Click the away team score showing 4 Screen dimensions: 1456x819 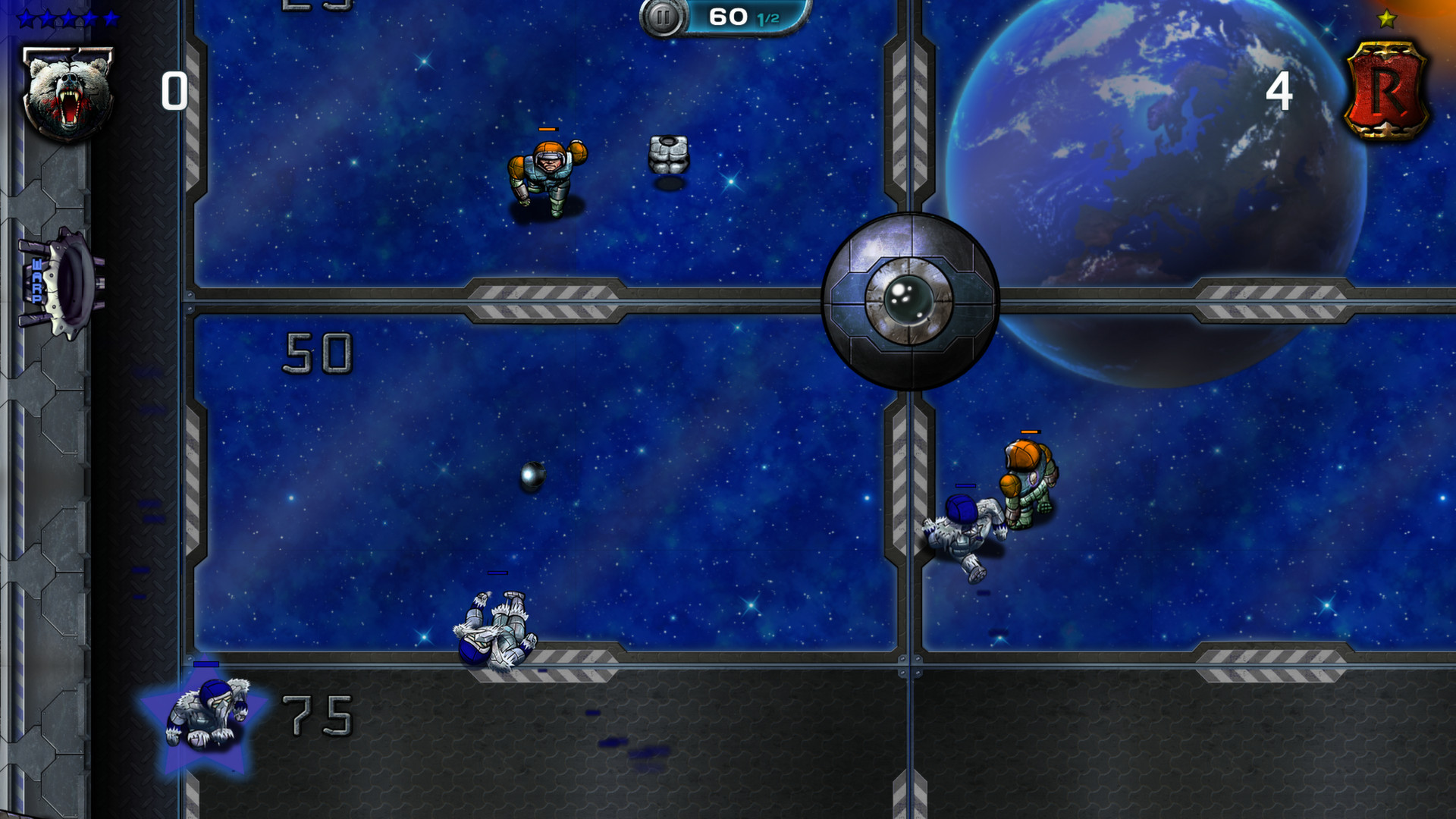[x=1282, y=91]
